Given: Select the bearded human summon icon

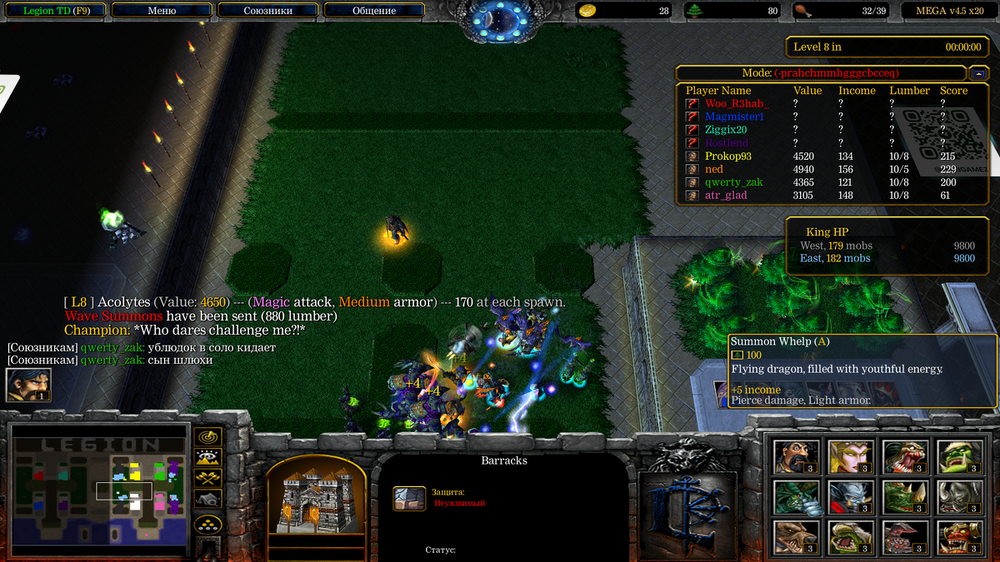Looking at the screenshot, I should 796,457.
